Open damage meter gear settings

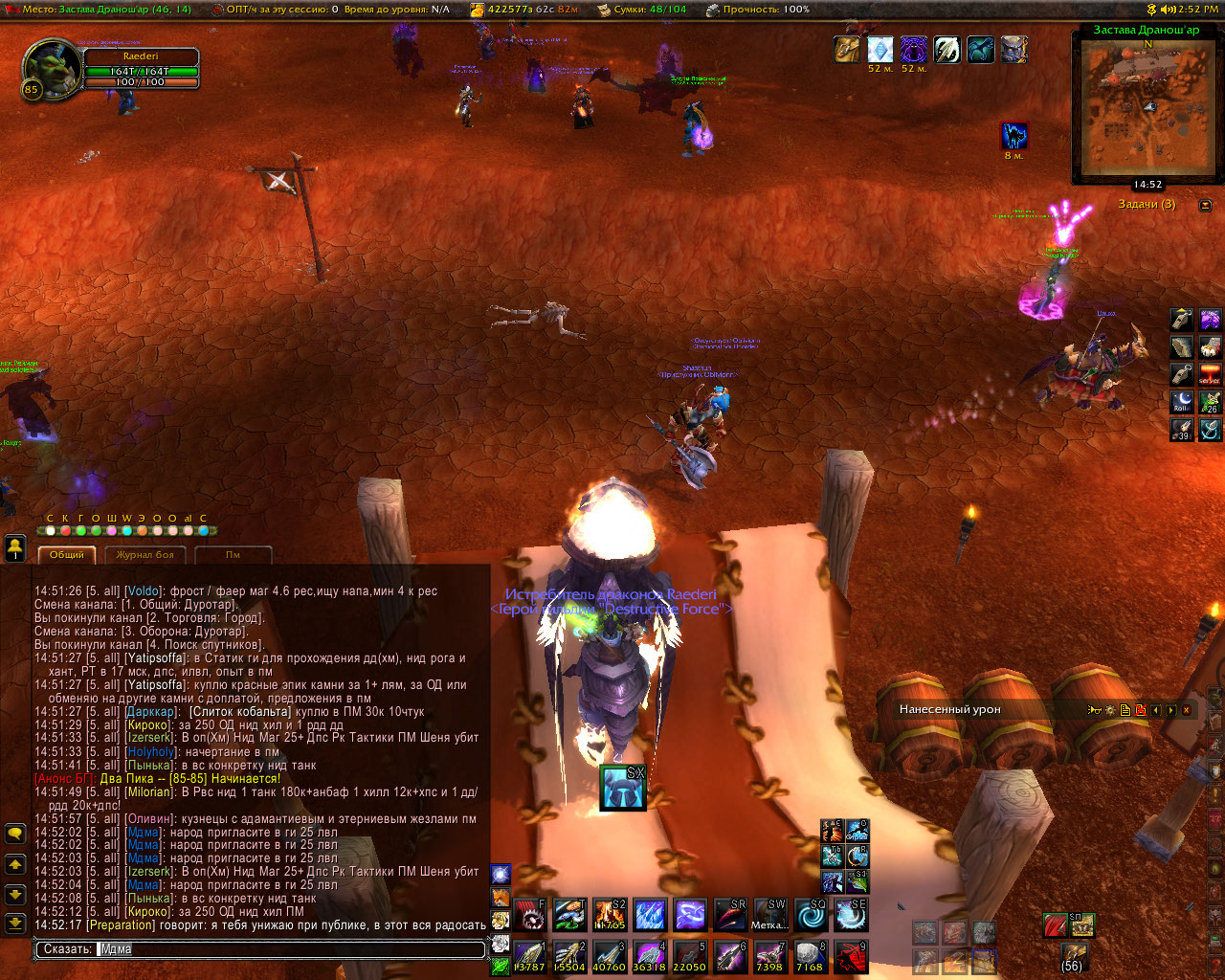(1110, 710)
